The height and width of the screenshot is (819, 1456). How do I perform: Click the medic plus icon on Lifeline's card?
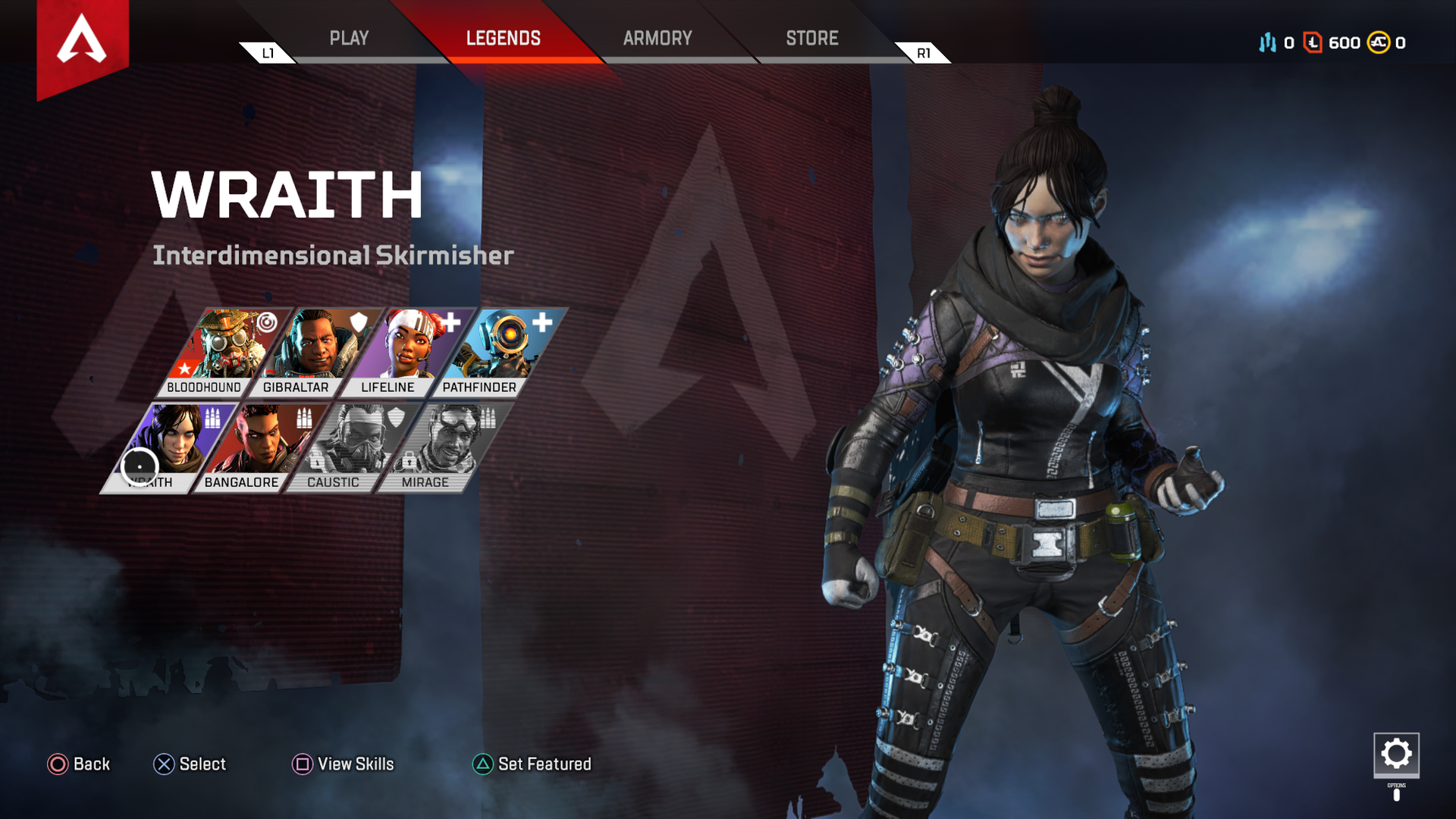coord(453,321)
